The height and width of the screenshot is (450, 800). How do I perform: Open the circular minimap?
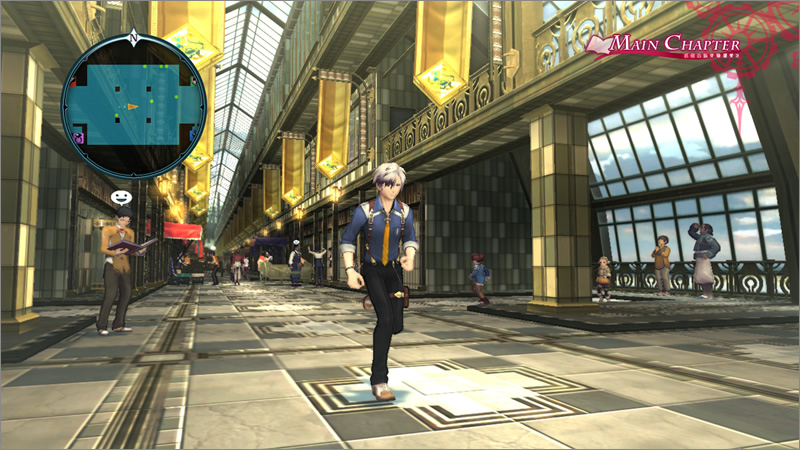[x=133, y=105]
